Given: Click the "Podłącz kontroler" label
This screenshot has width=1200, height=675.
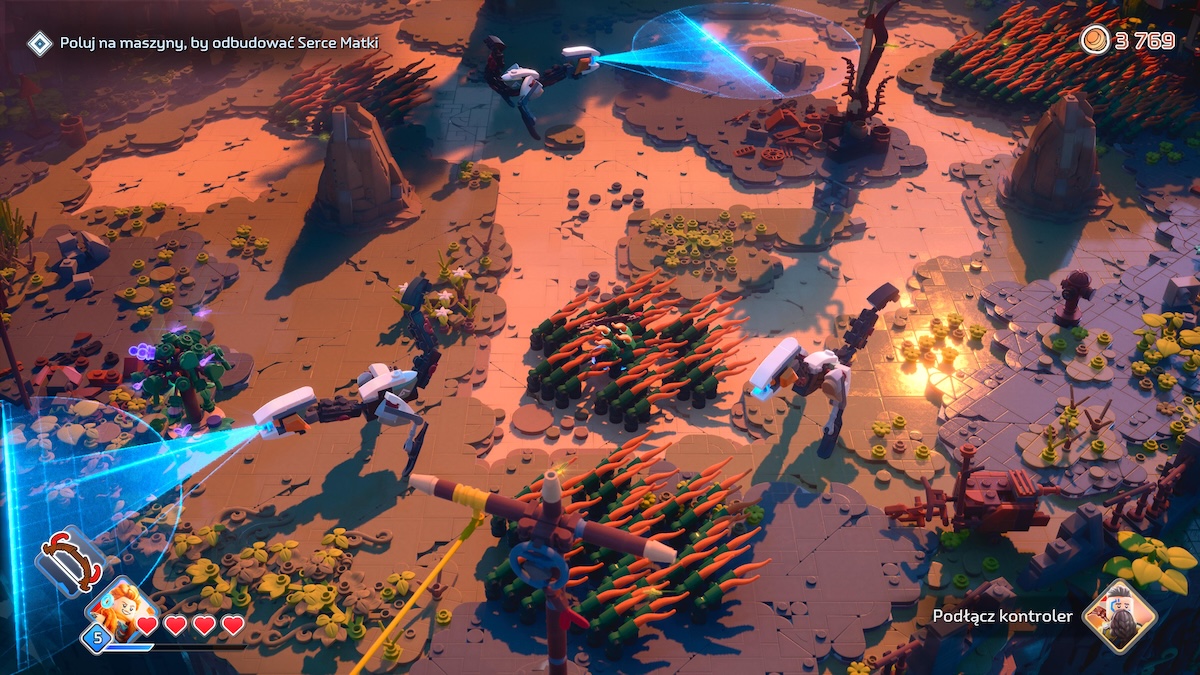Looking at the screenshot, I should (1002, 616).
